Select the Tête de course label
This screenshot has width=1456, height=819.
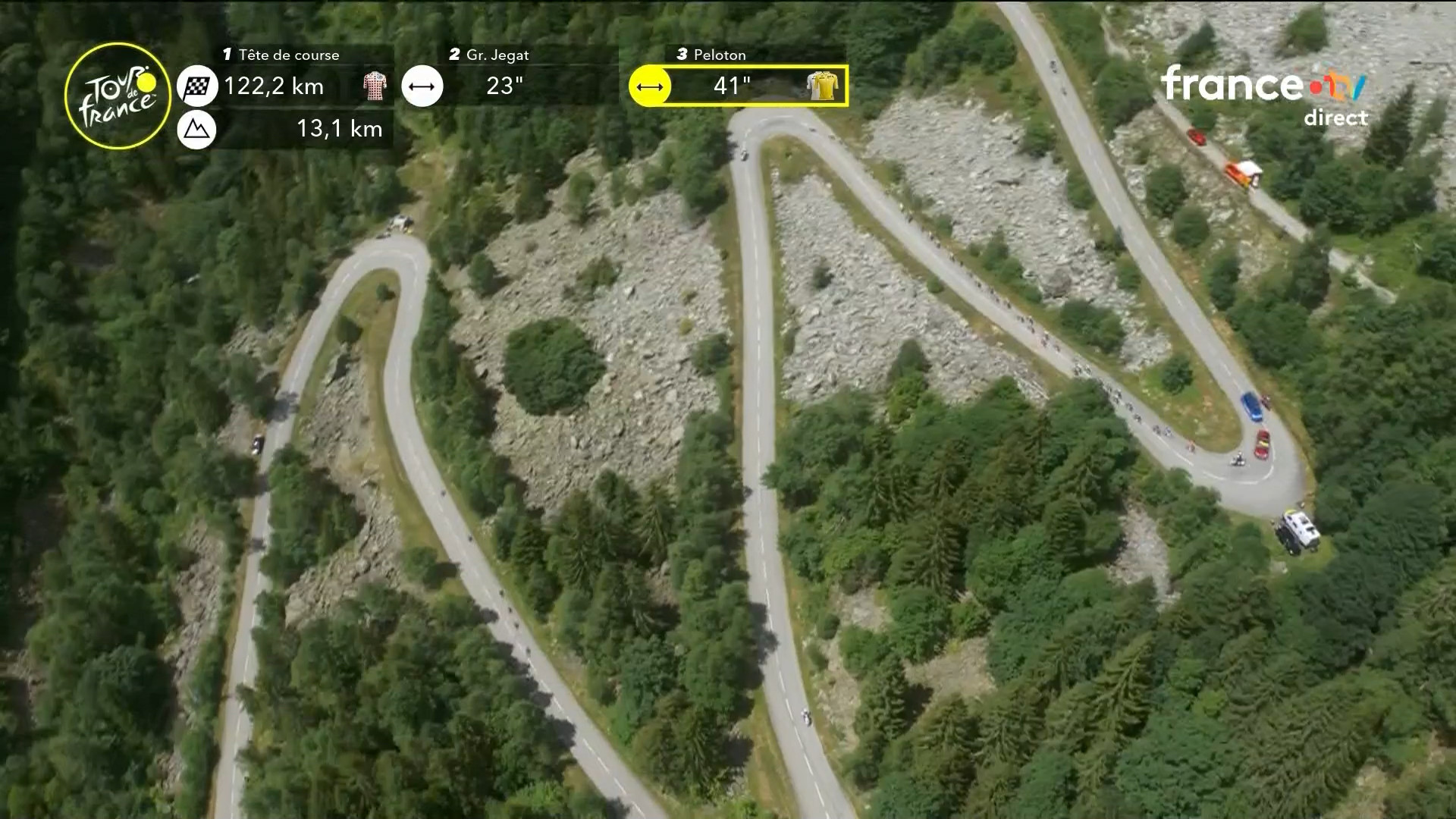click(288, 55)
